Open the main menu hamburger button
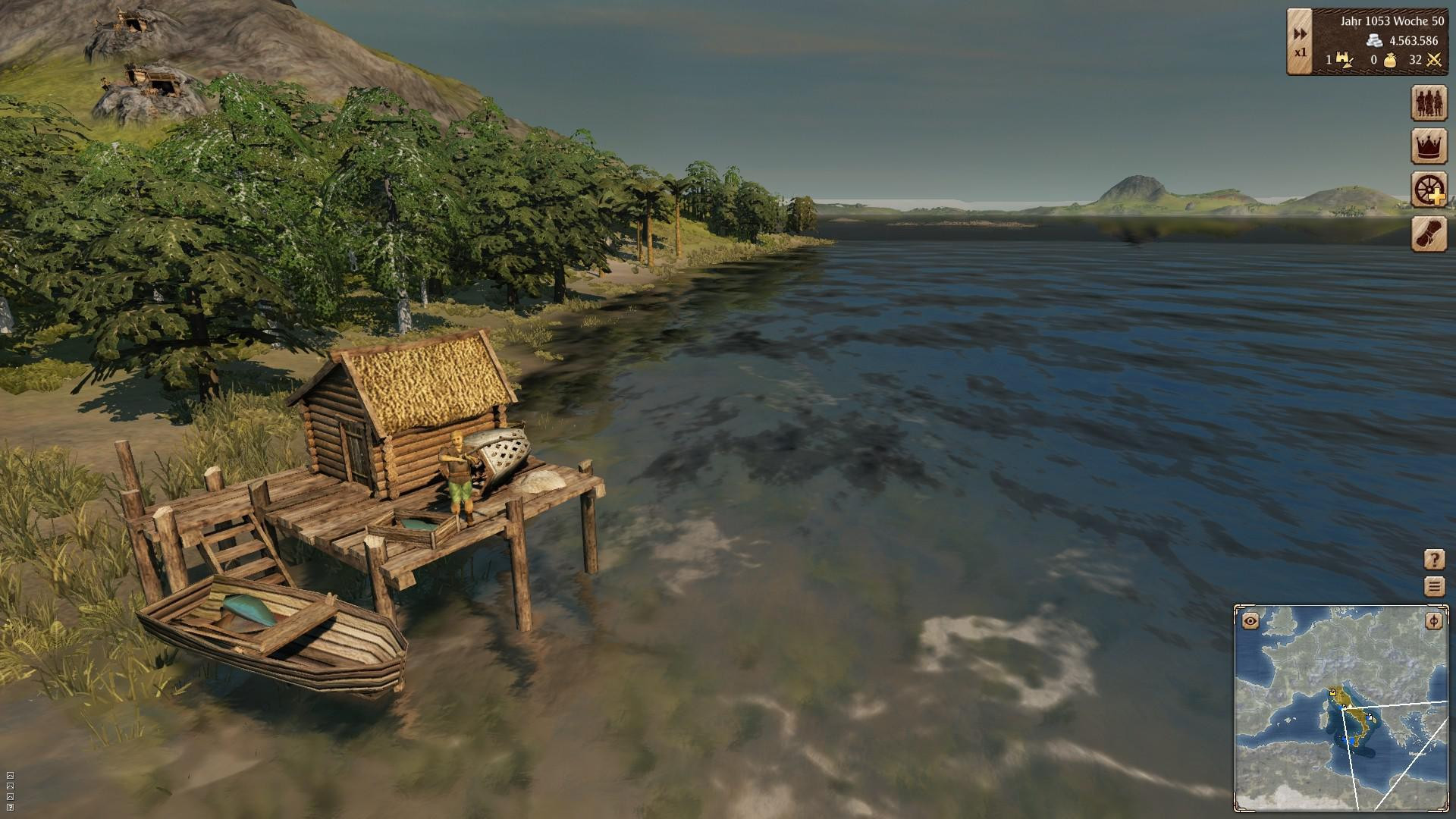 point(1434,586)
